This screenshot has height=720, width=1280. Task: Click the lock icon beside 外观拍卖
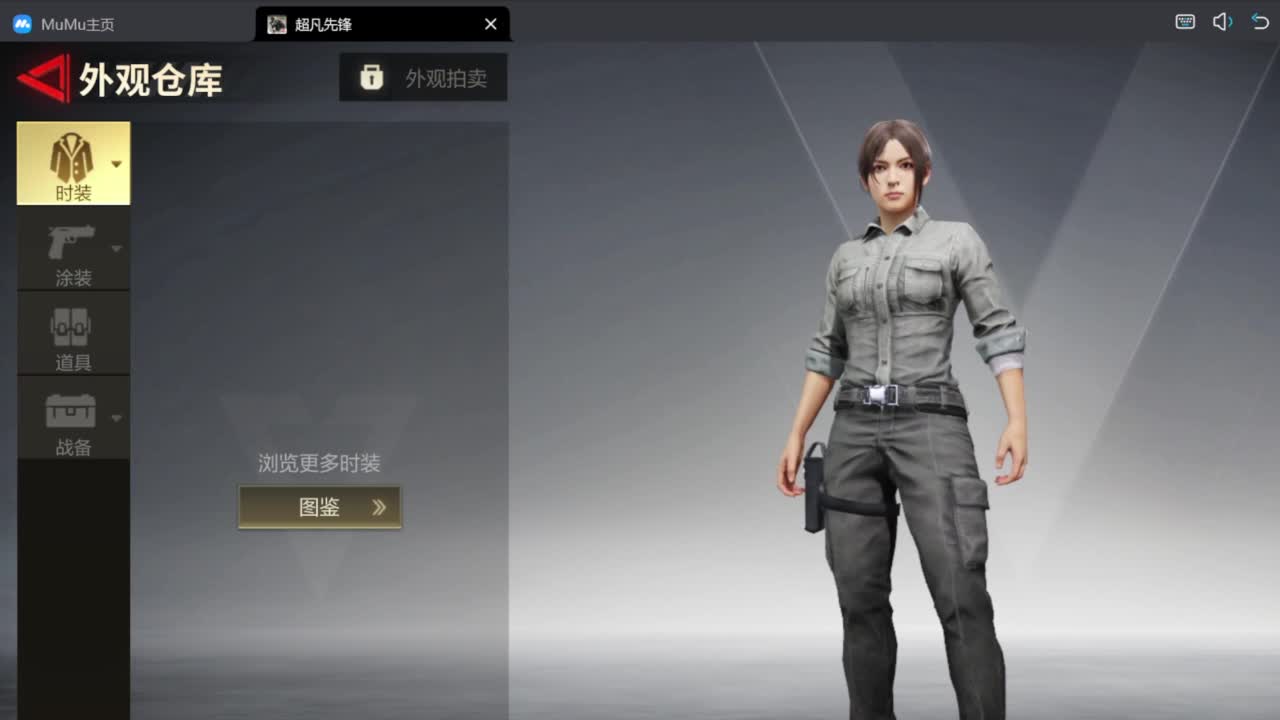pyautogui.click(x=371, y=77)
